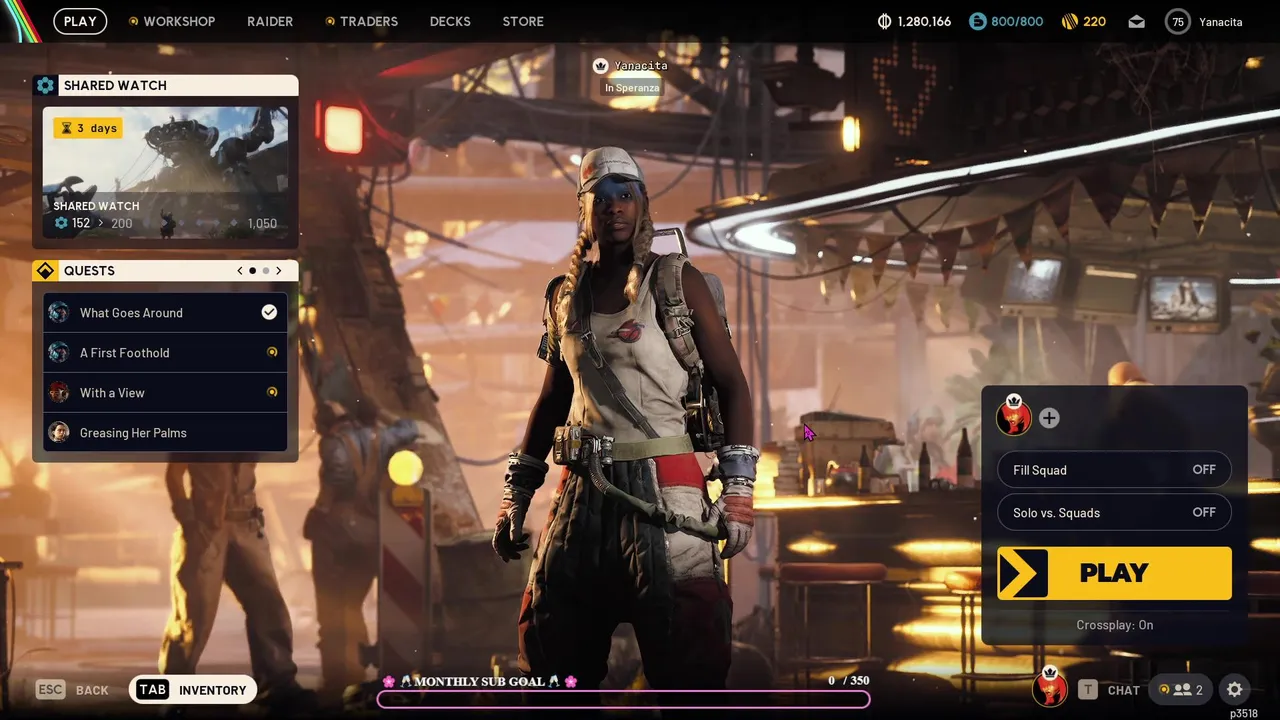Image resolution: width=1280 pixels, height=720 pixels.
Task: Show the previous quests page arrow
Action: [240, 271]
